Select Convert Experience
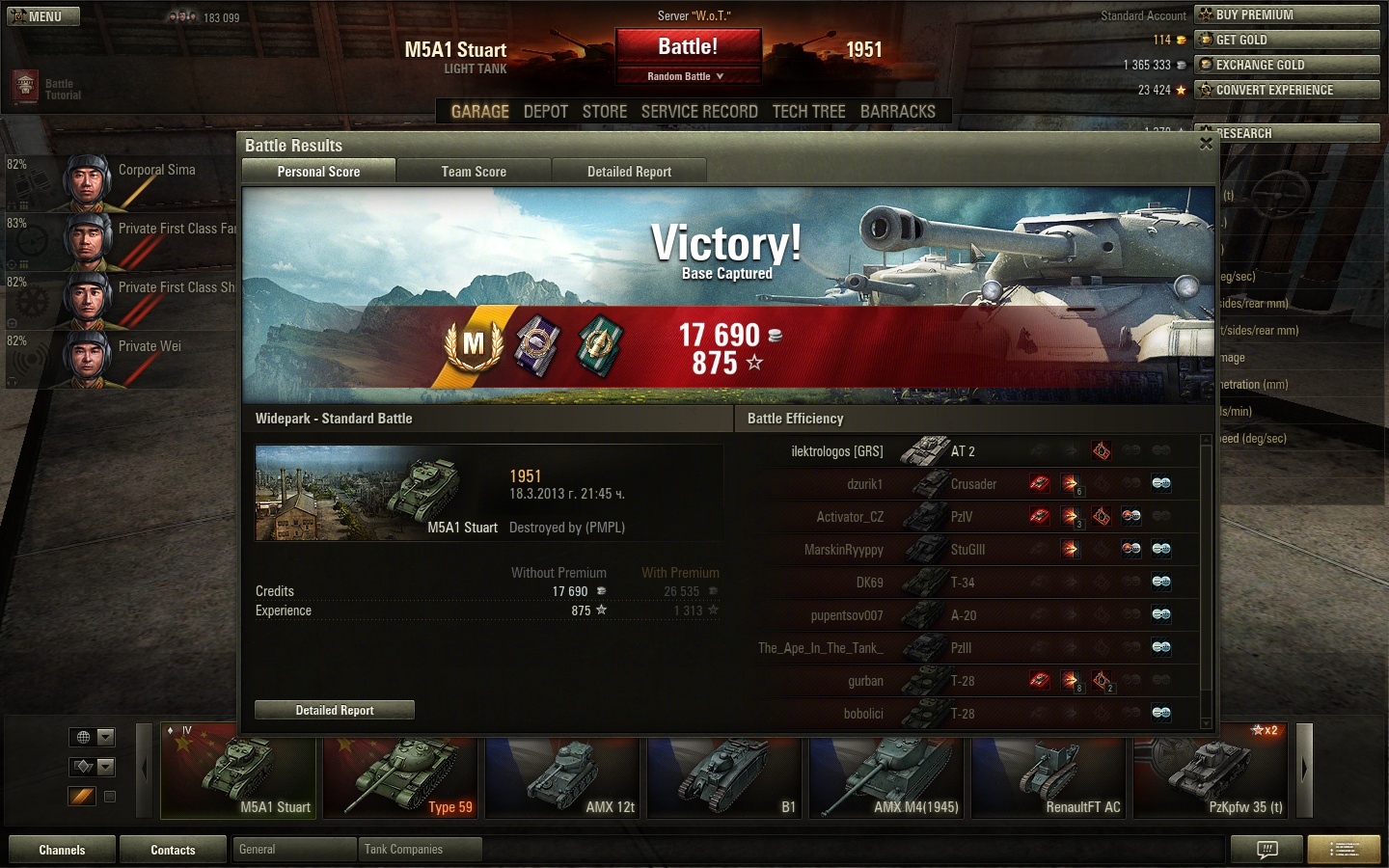 [x=1287, y=90]
